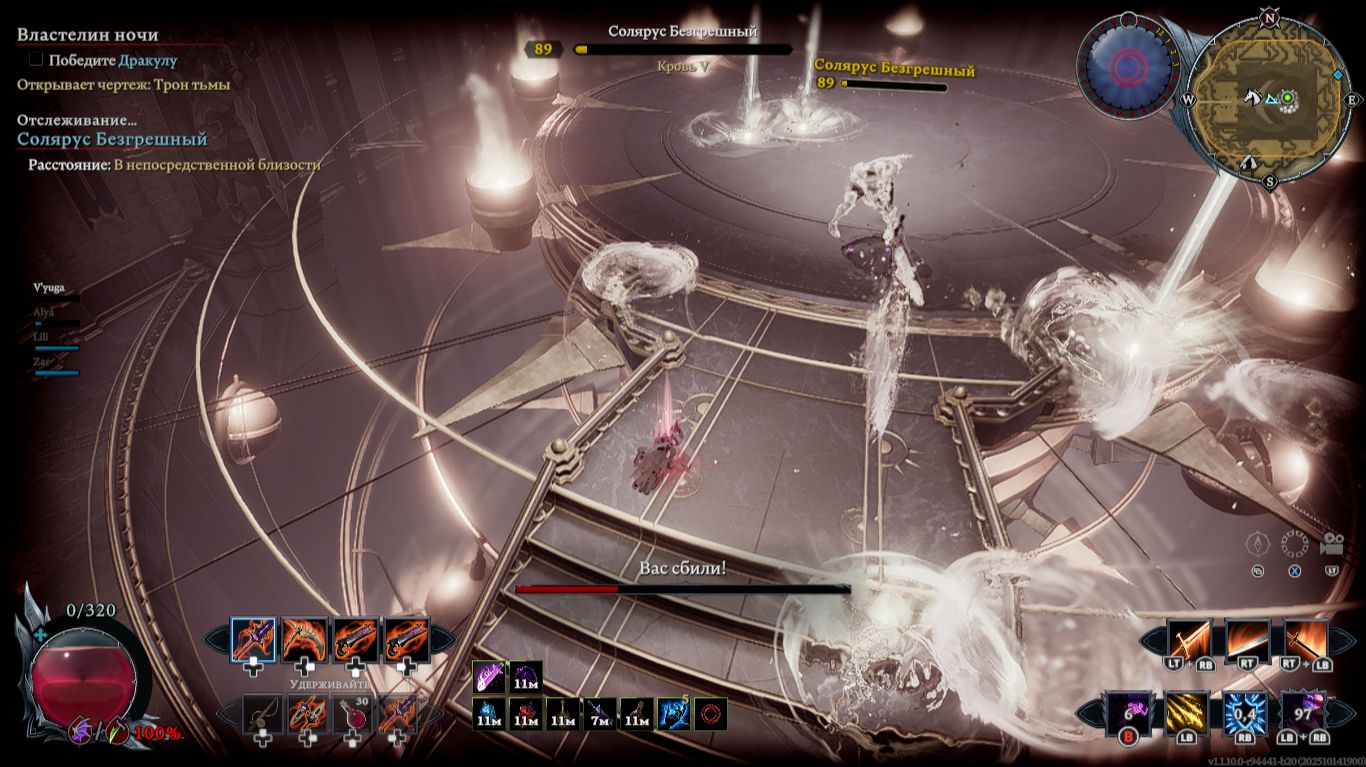Select party member Lili's frame
1366x767 pixels.
(x=56, y=340)
